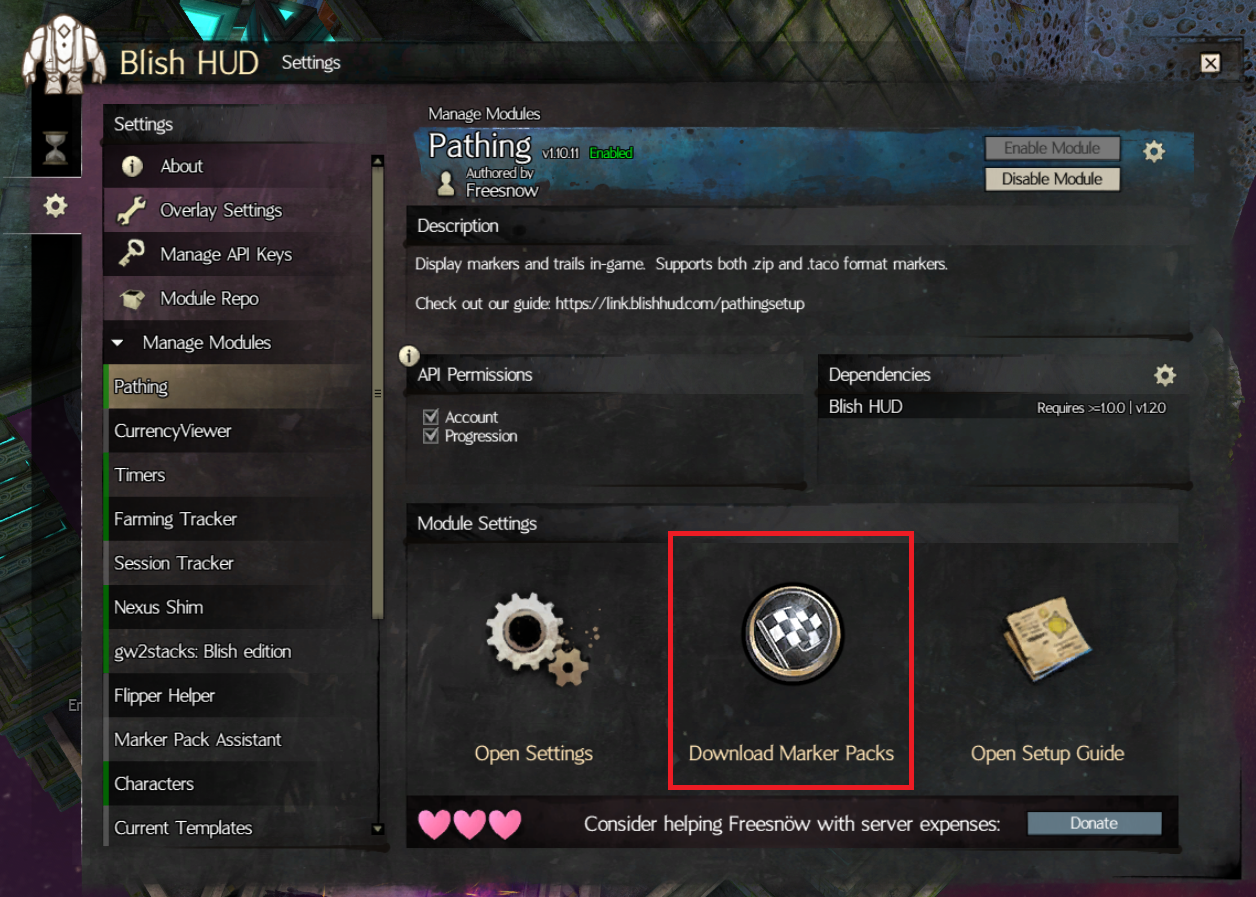Toggle the Progression API permission checkbox
Screen dimensions: 1256x897
(x=431, y=436)
